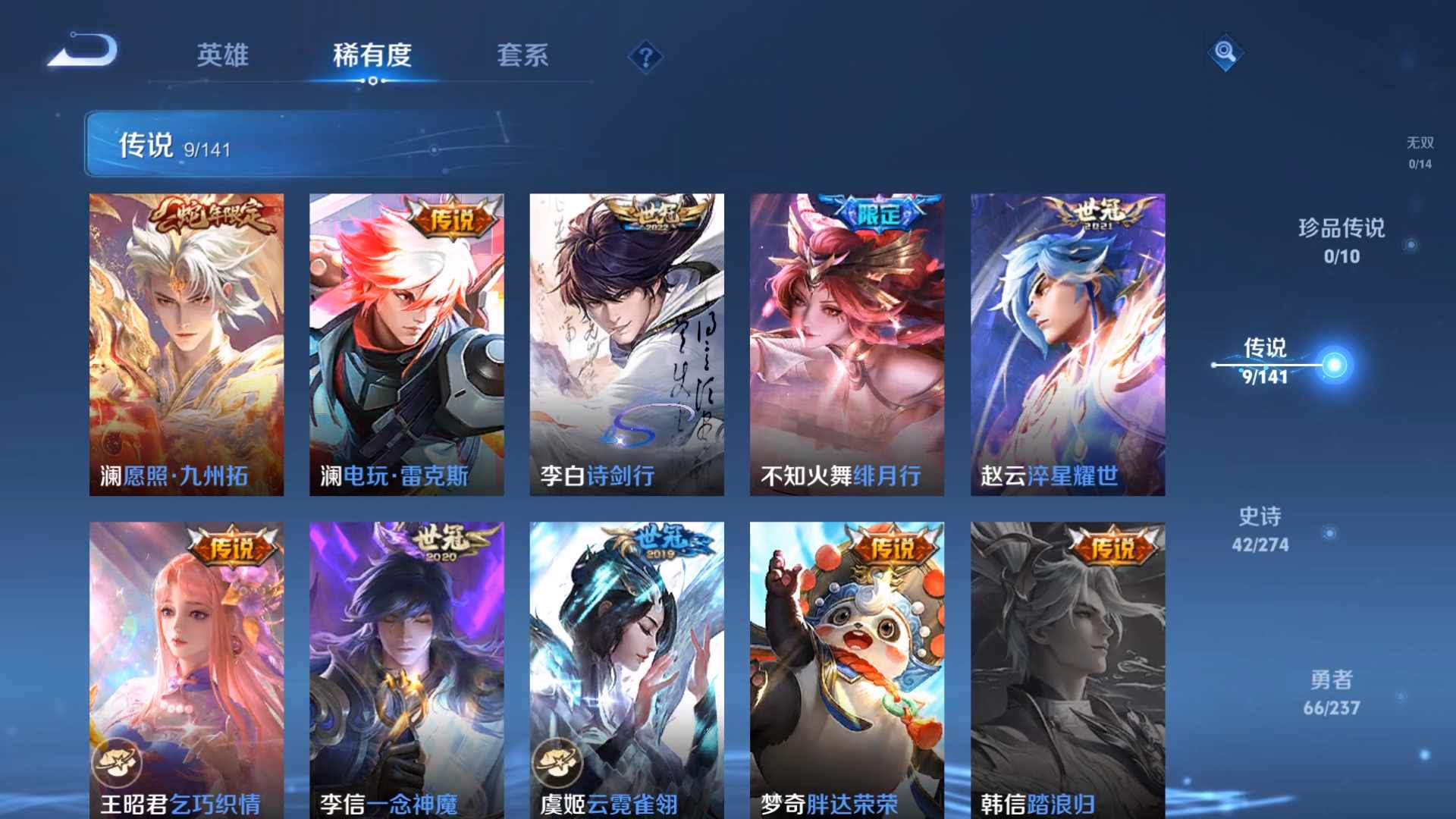Screen dimensions: 1456x819
Task: Select the 不知火舞 绯月行 skin card
Action: [x=847, y=344]
